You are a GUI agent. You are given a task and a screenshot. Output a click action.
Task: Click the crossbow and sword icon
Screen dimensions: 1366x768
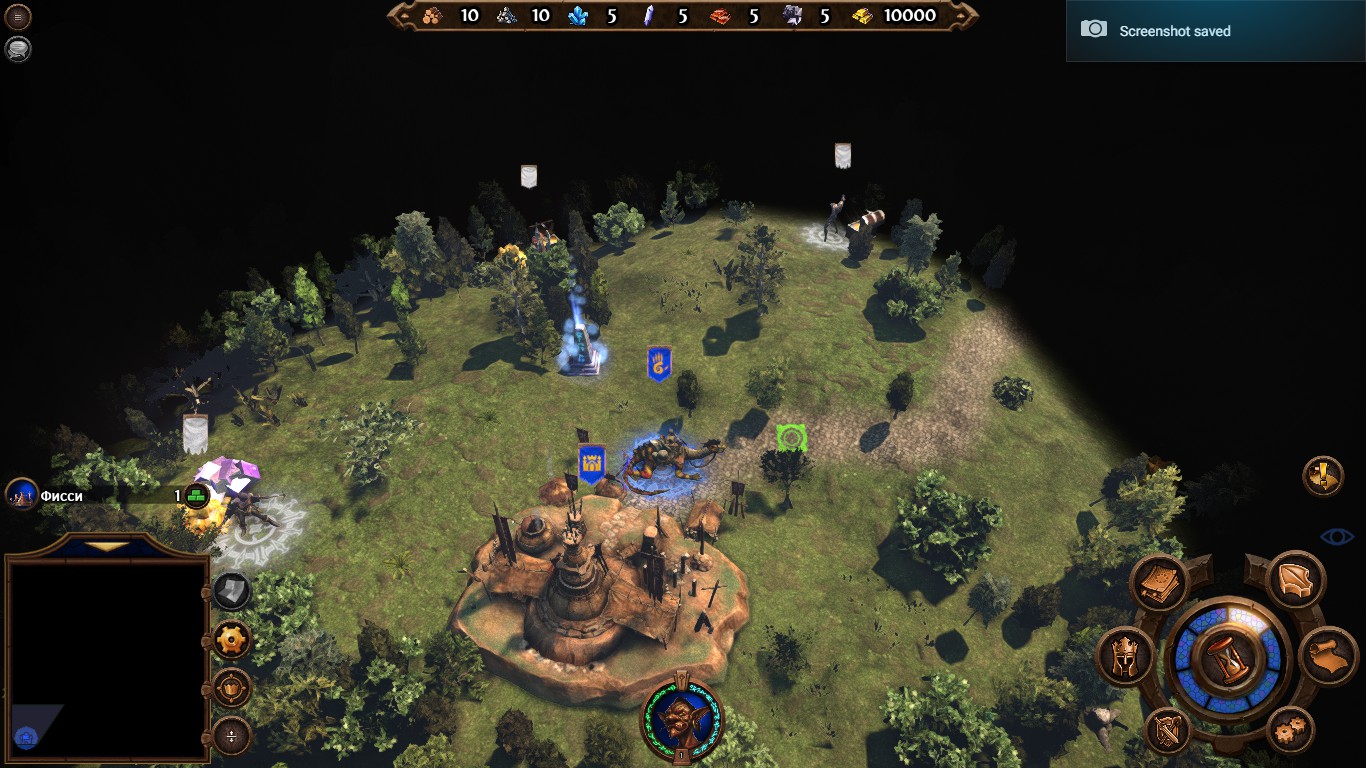pos(1169,732)
